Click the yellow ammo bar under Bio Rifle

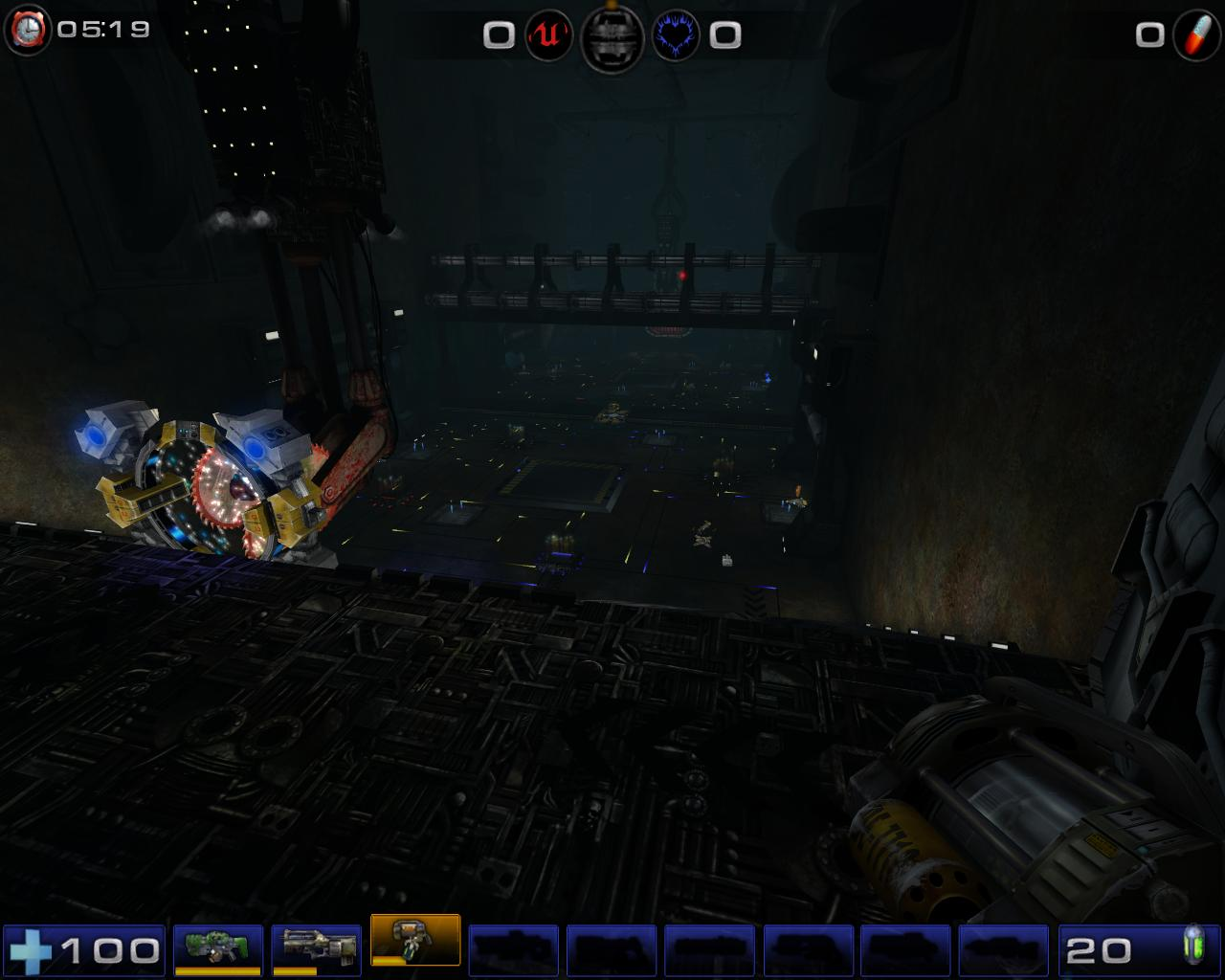215,969
